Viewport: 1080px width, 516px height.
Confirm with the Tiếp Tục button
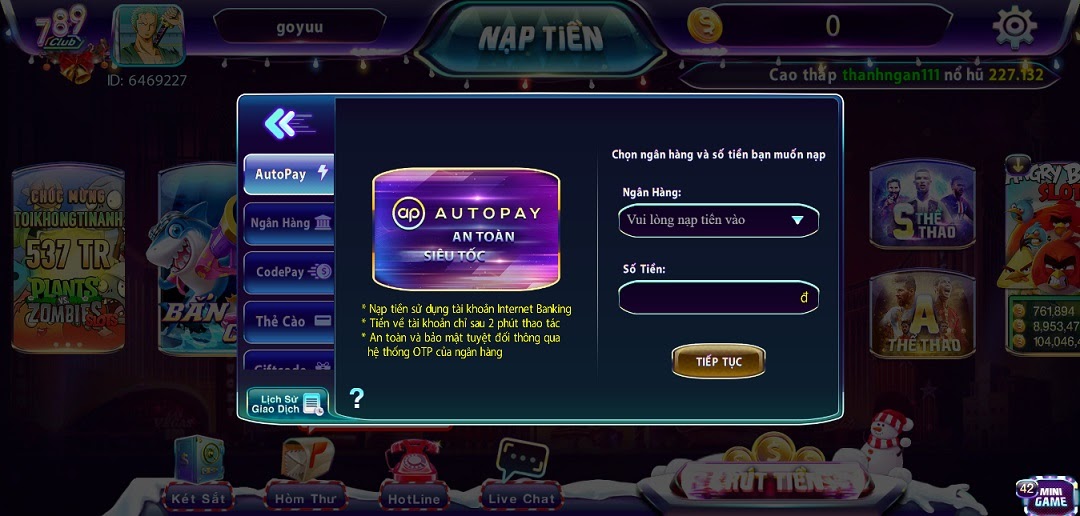tap(718, 361)
